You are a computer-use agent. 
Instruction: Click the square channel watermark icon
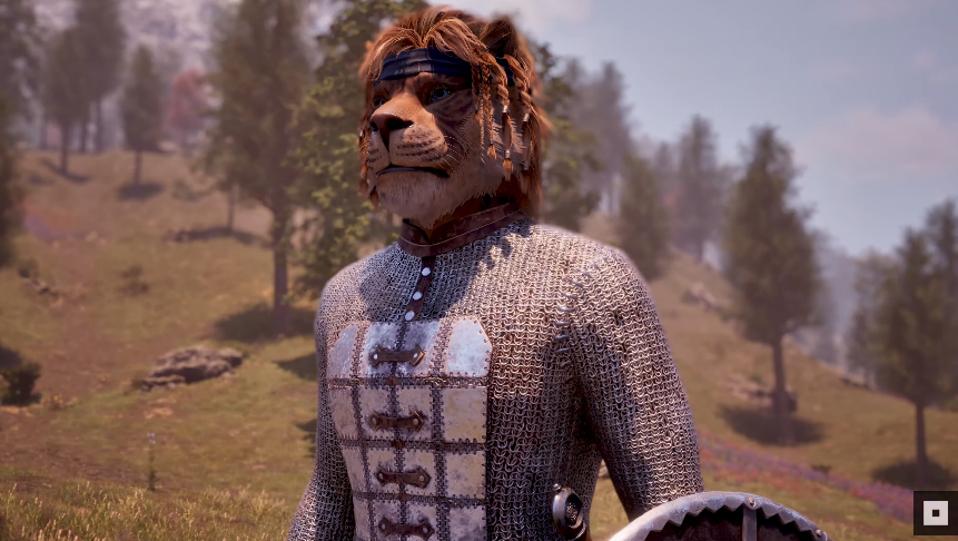click(935, 513)
